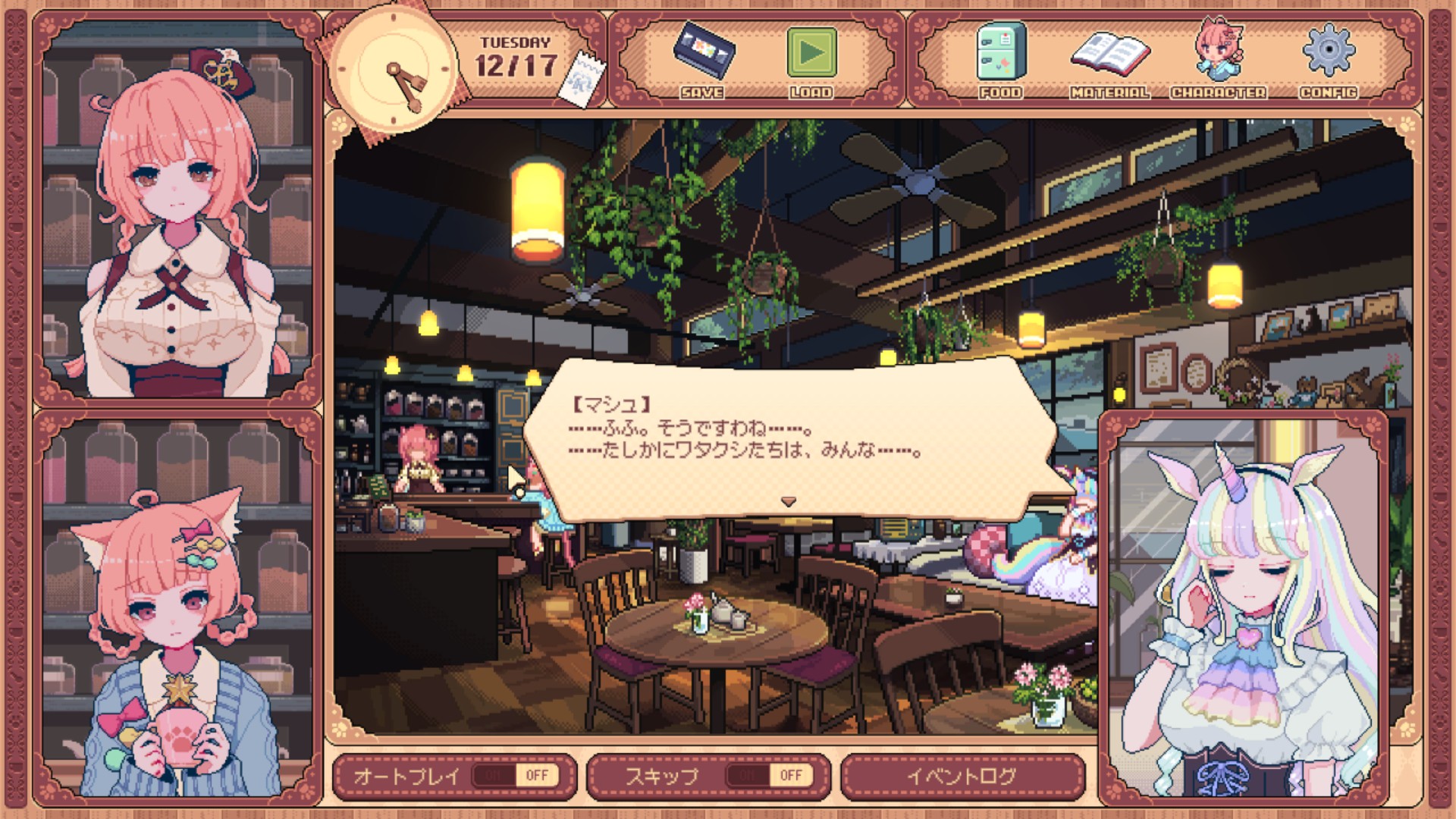The image size is (1456, 819).
Task: Open the FOOD fridge menu
Action: pyautogui.click(x=1000, y=61)
